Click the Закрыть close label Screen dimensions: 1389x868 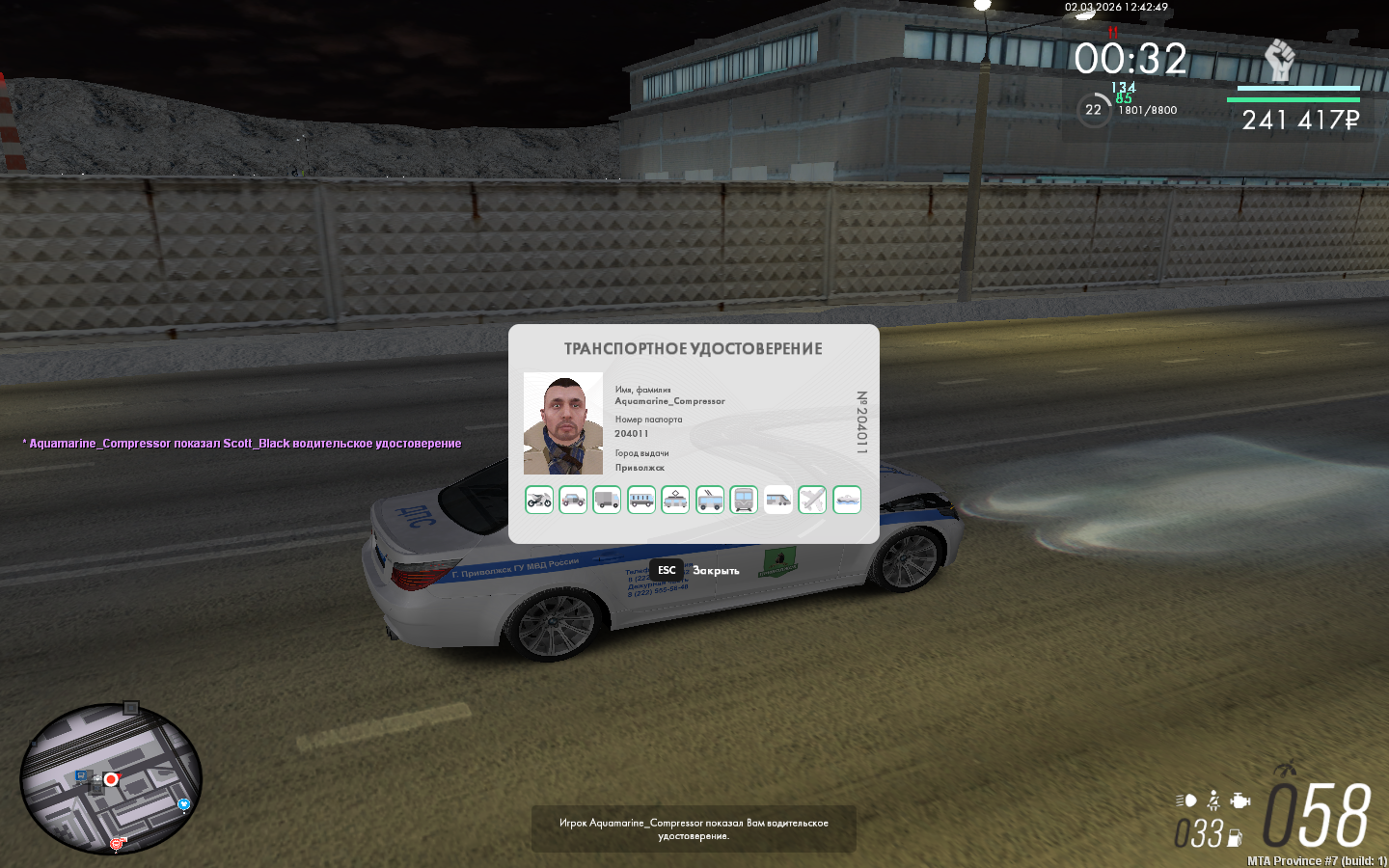coord(716,571)
